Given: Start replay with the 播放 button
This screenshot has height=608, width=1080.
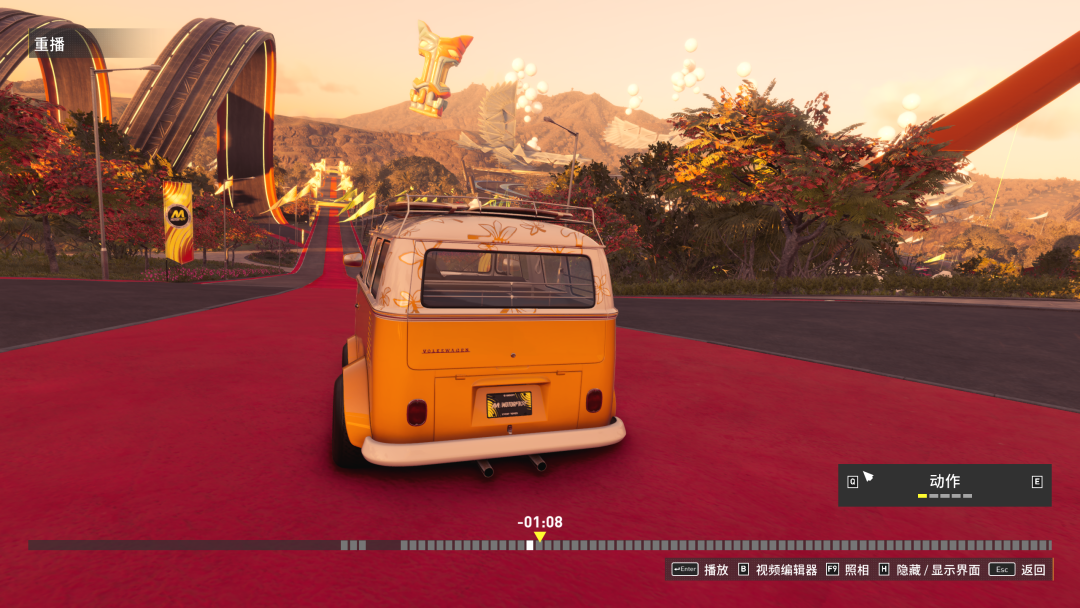Looking at the screenshot, I should tap(701, 570).
